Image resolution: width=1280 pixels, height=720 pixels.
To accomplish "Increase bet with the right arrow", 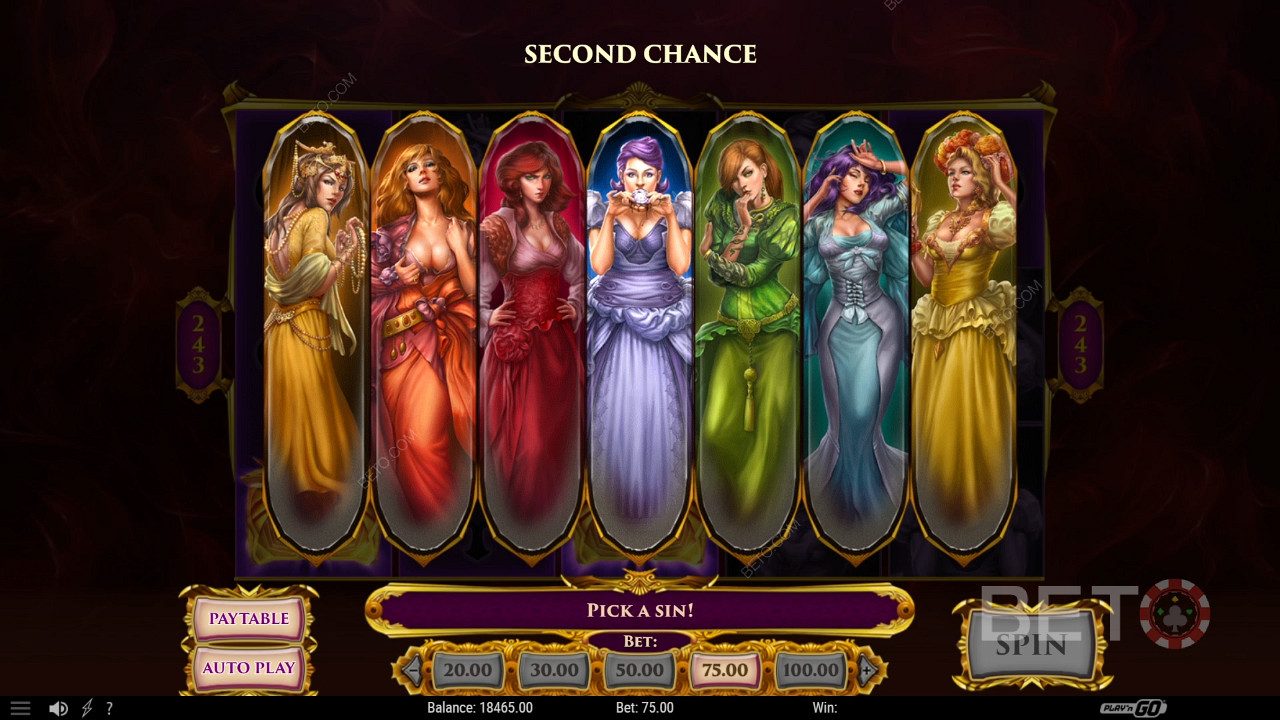I will (867, 670).
